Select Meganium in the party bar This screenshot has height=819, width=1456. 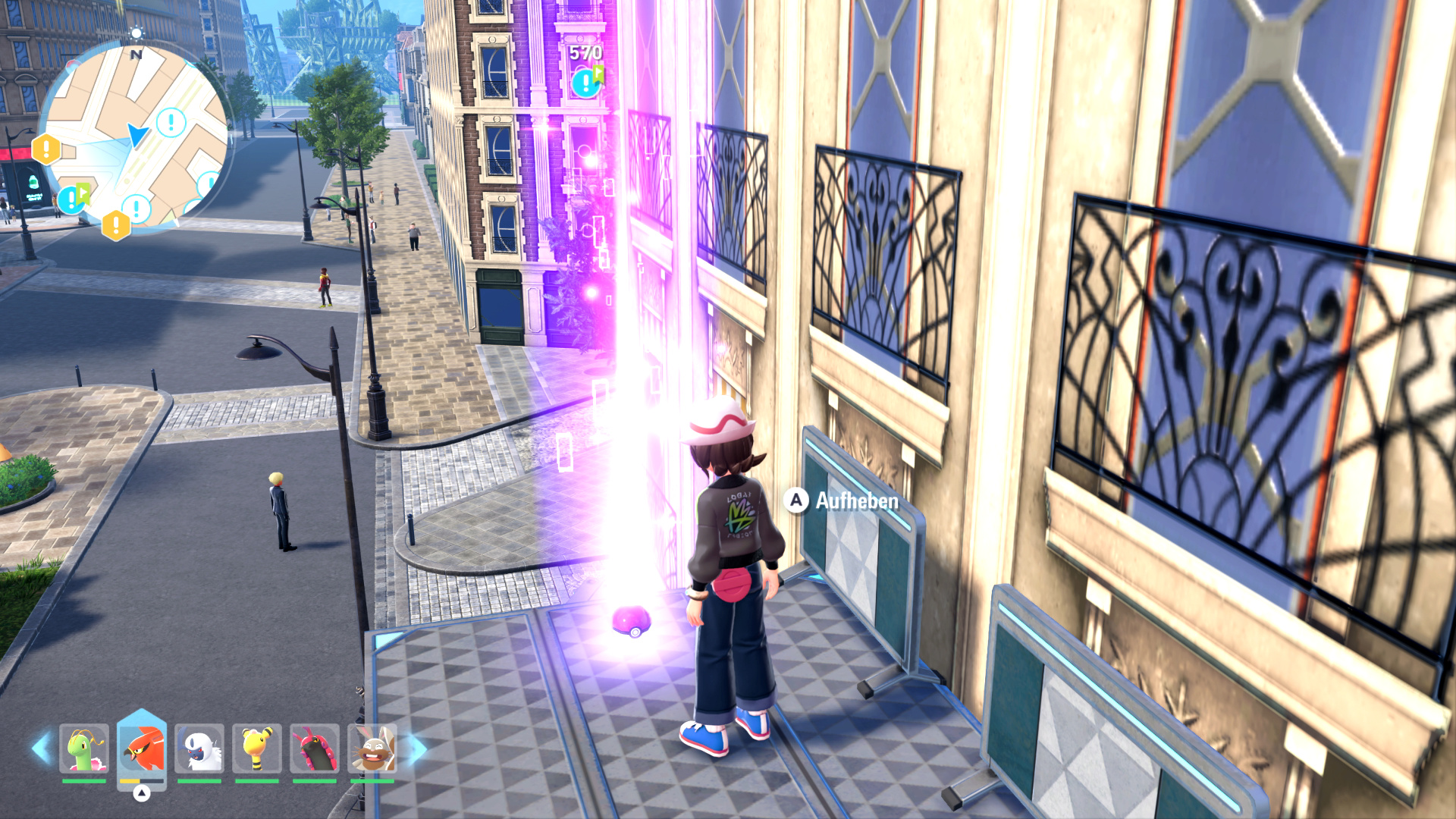[x=84, y=748]
